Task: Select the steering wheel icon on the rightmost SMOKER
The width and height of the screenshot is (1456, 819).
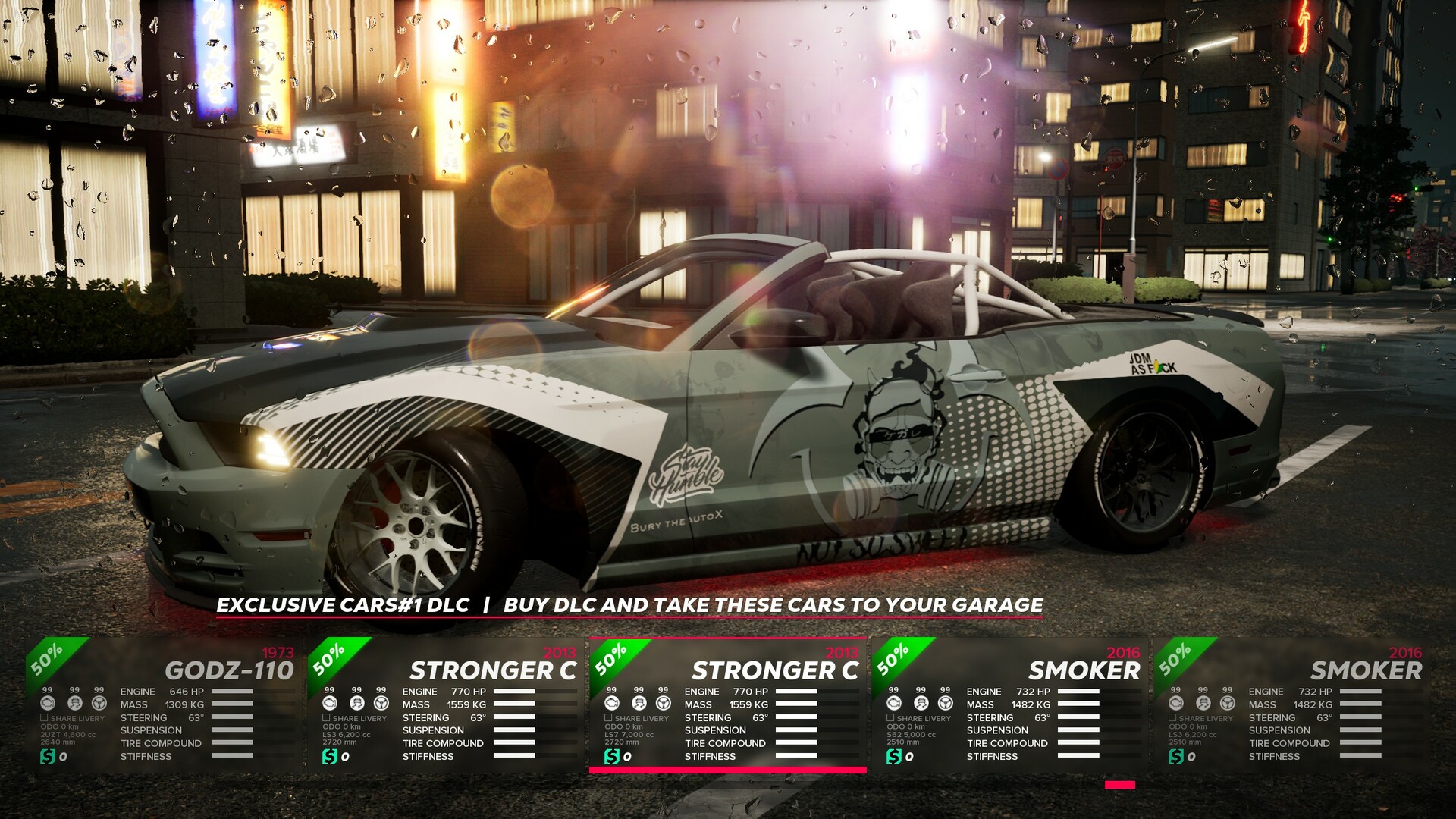Action: click(x=1227, y=704)
